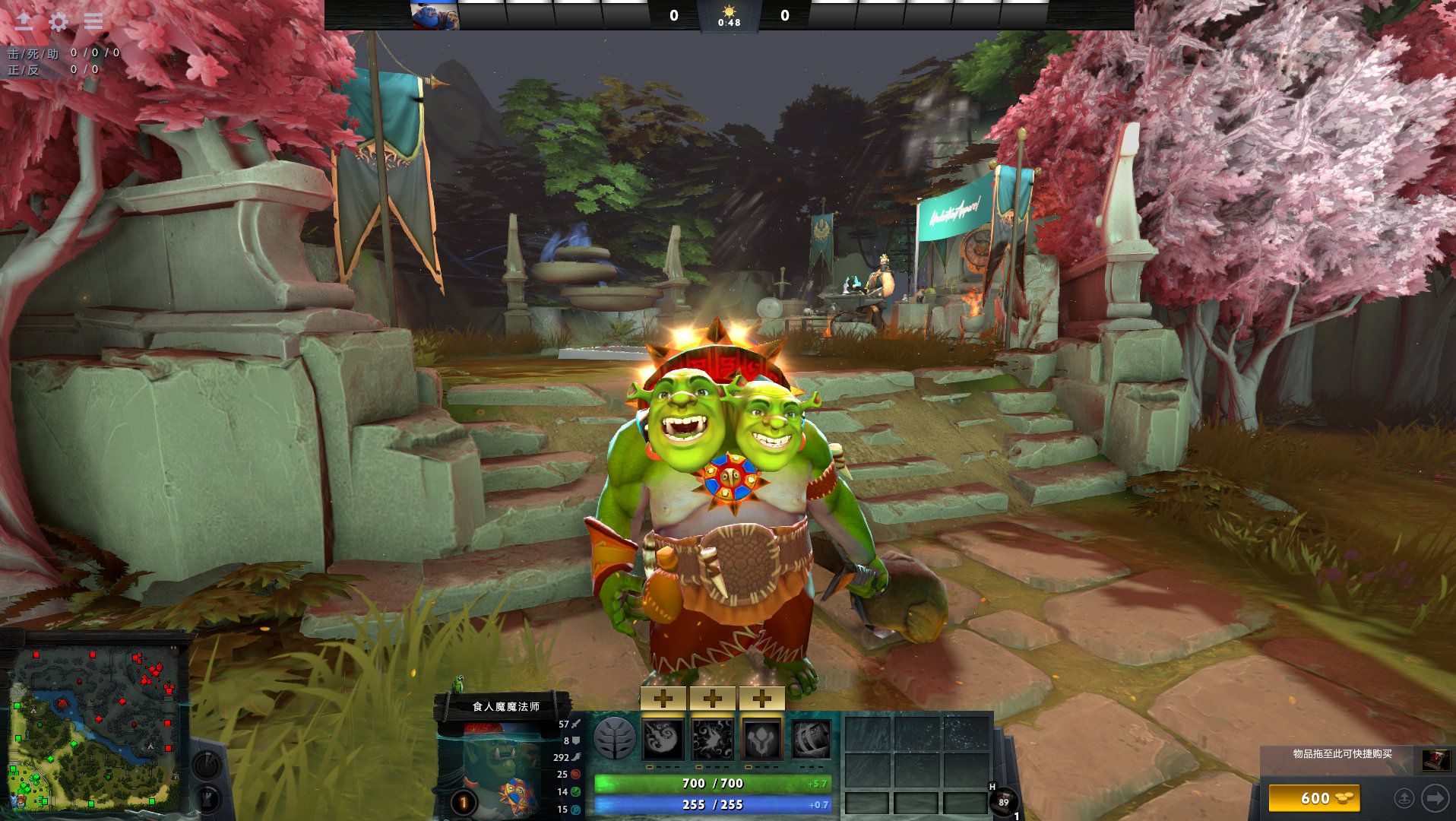This screenshot has height=821, width=1456.
Task: Level up Bloodlust with its plus button
Action: click(x=761, y=699)
